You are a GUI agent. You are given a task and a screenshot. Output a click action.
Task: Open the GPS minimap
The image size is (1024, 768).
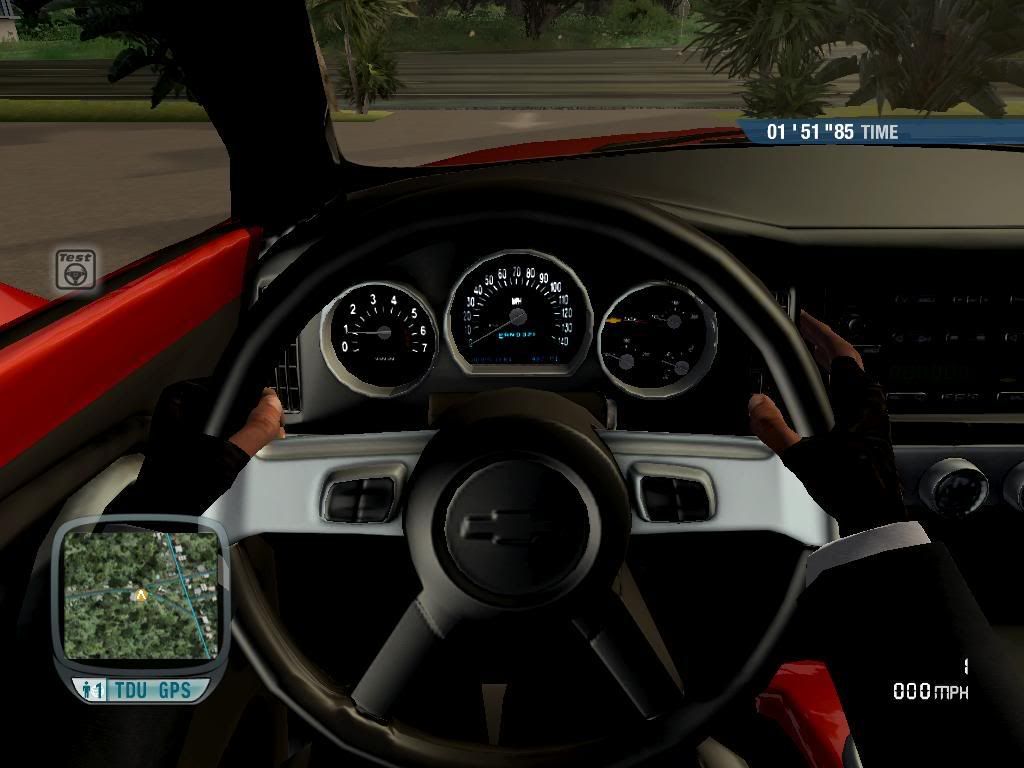point(140,595)
